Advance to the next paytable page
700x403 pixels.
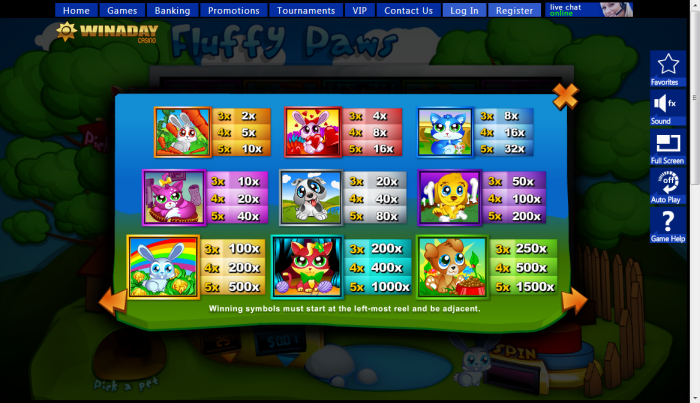coord(574,300)
